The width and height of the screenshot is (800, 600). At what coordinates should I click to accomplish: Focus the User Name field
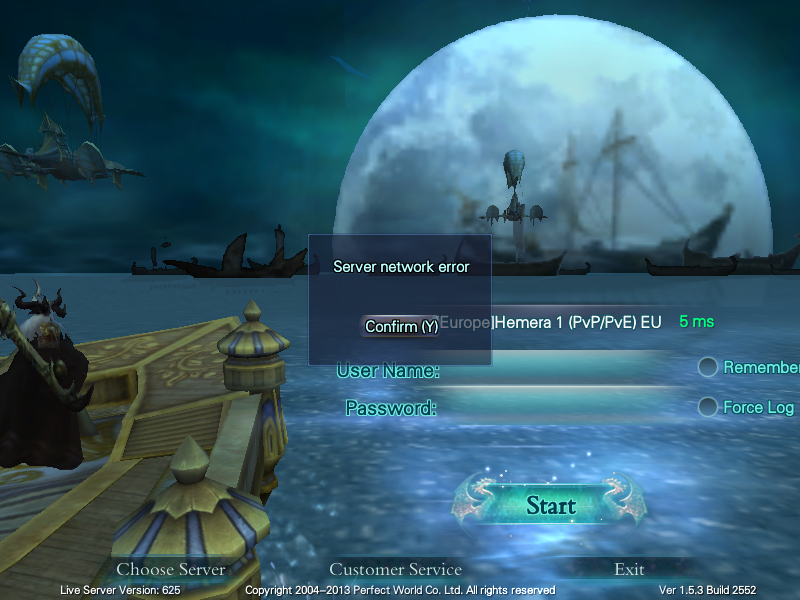click(560, 372)
